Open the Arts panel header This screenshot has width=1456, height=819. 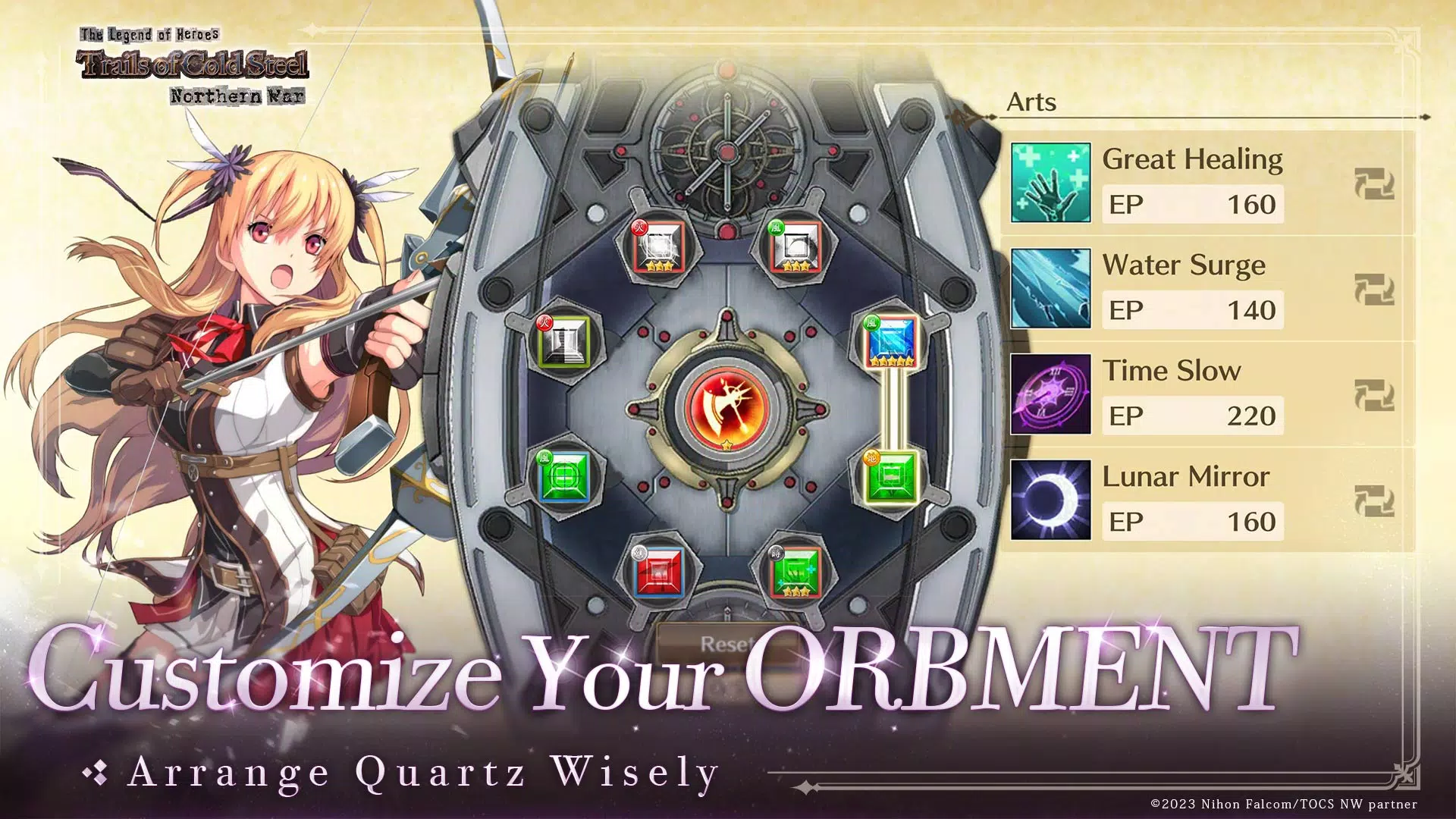click(1031, 102)
